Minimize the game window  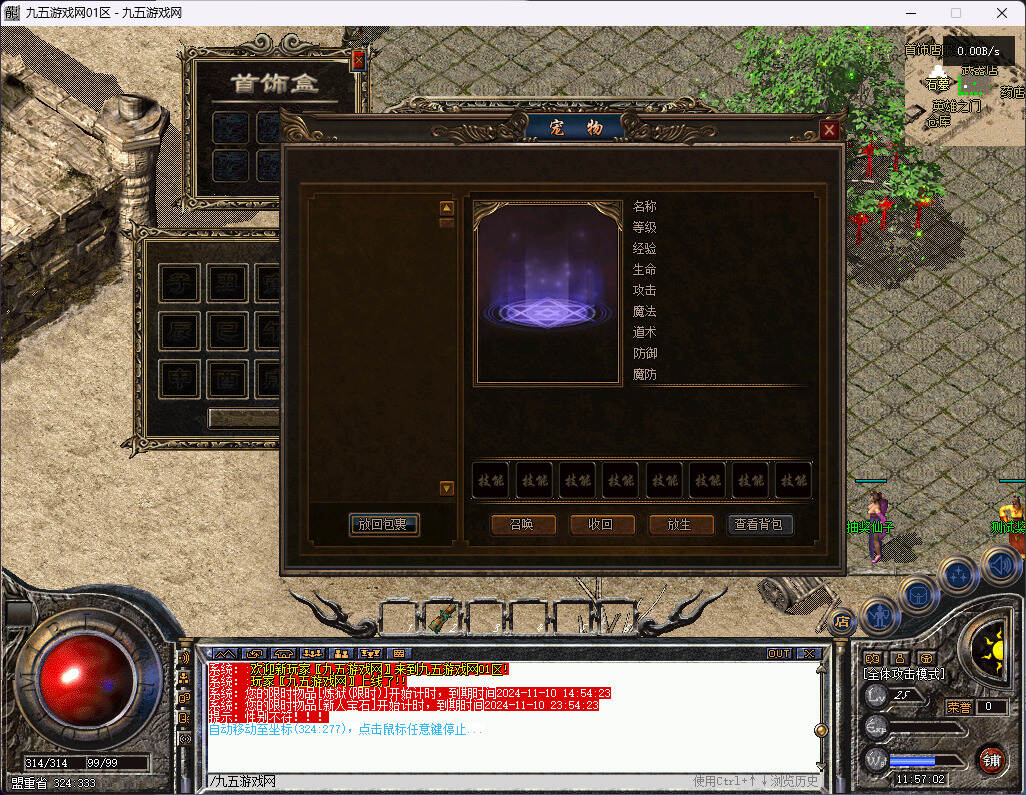click(x=910, y=13)
